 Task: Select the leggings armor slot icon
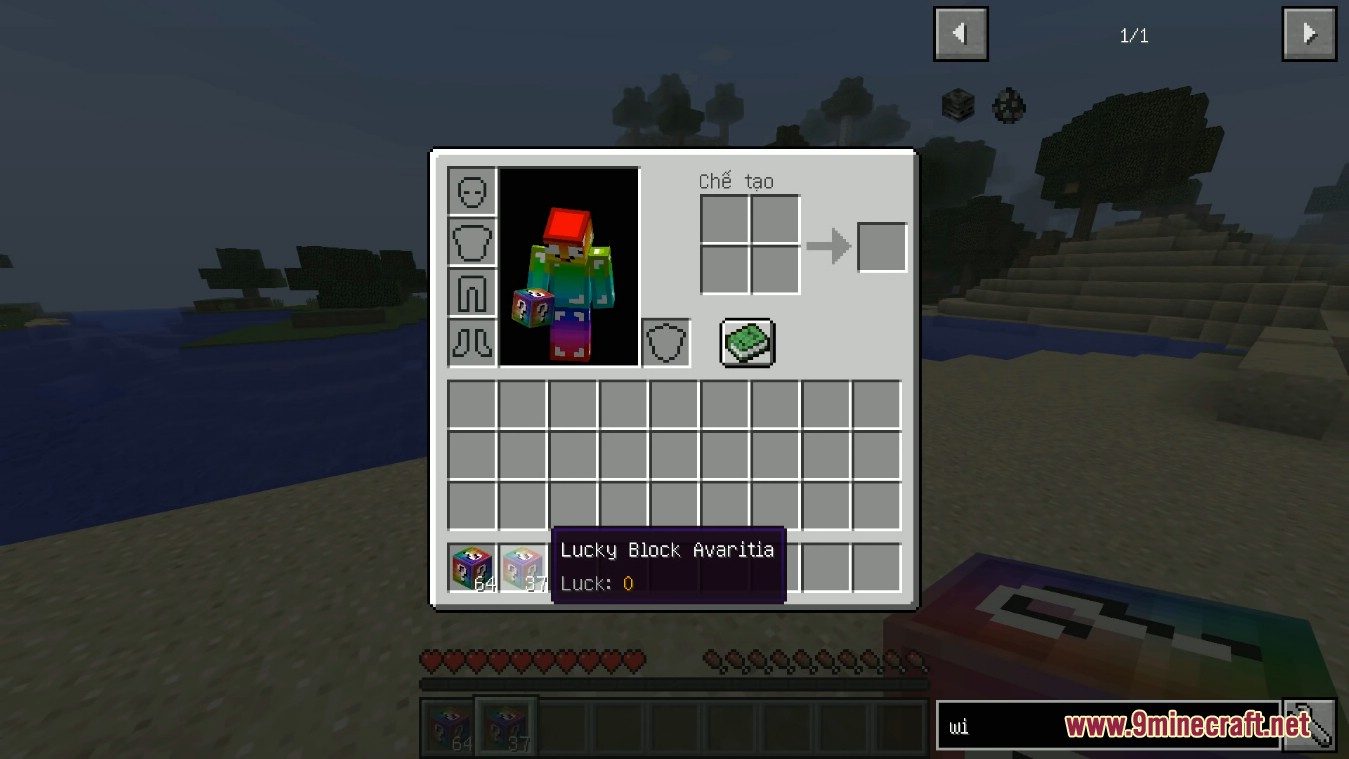pos(471,292)
